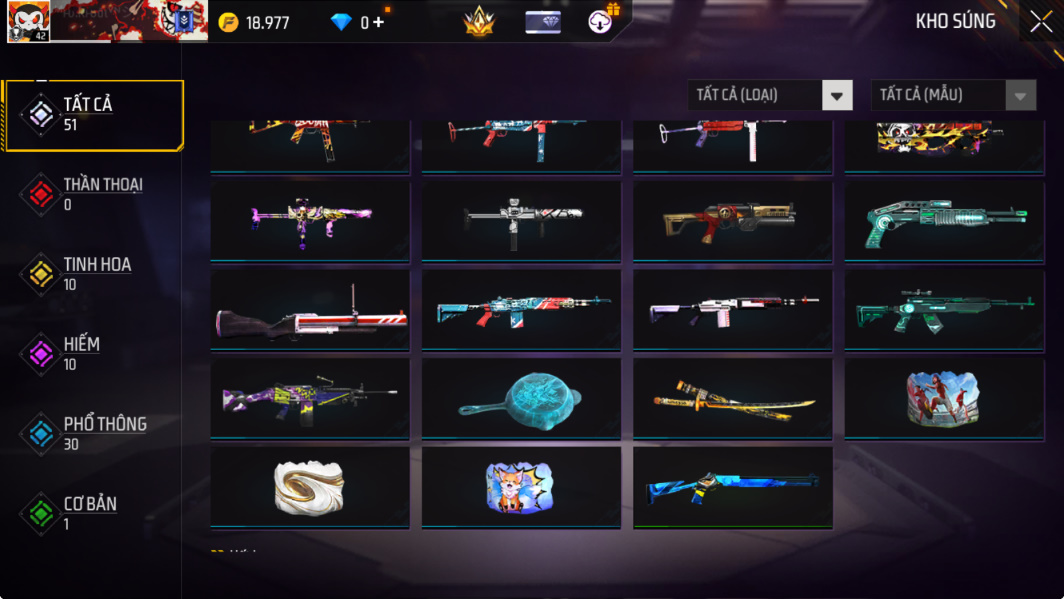This screenshot has width=1064, height=599.
Task: Open the gold rank crest icon
Action: 479,21
